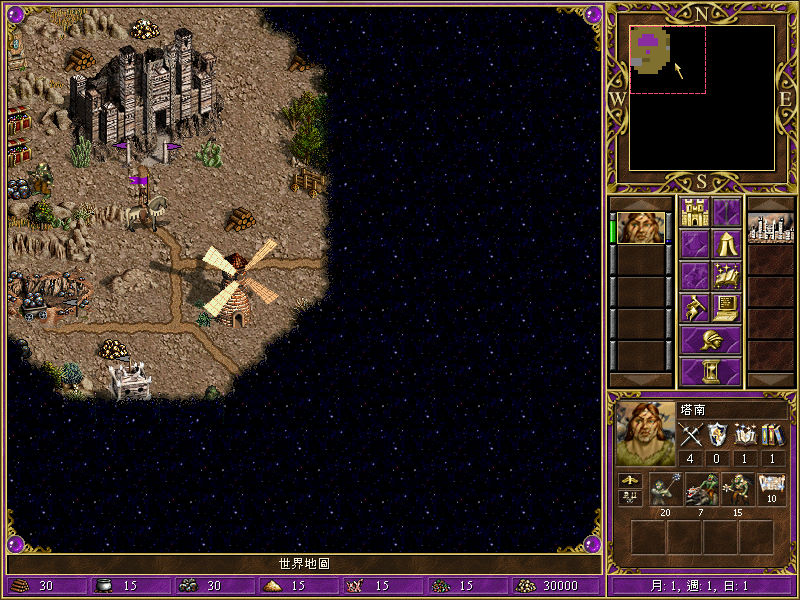Open adventure options with the horn-blower button
The height and width of the screenshot is (600, 800).
click(x=694, y=307)
